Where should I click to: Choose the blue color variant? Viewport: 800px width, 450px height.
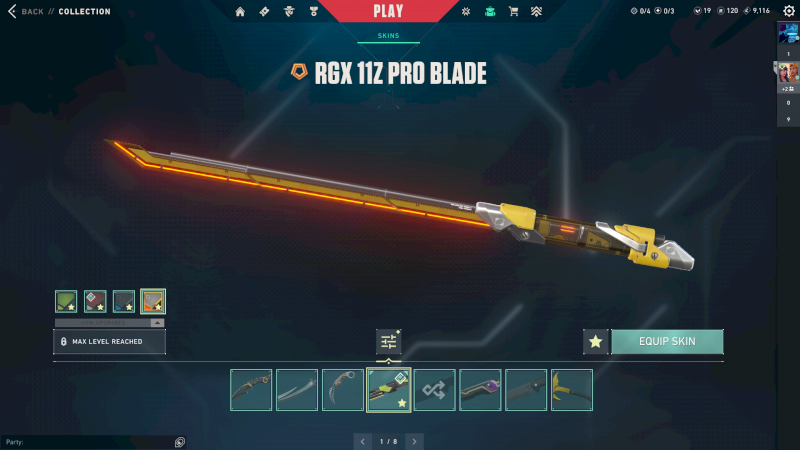(124, 301)
